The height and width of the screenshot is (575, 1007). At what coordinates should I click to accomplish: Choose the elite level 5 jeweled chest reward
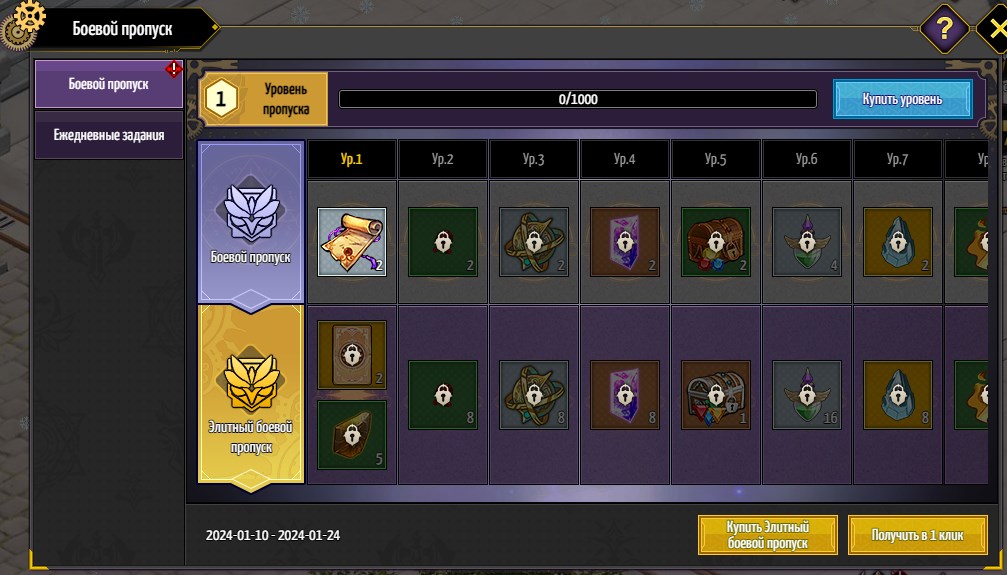(715, 395)
